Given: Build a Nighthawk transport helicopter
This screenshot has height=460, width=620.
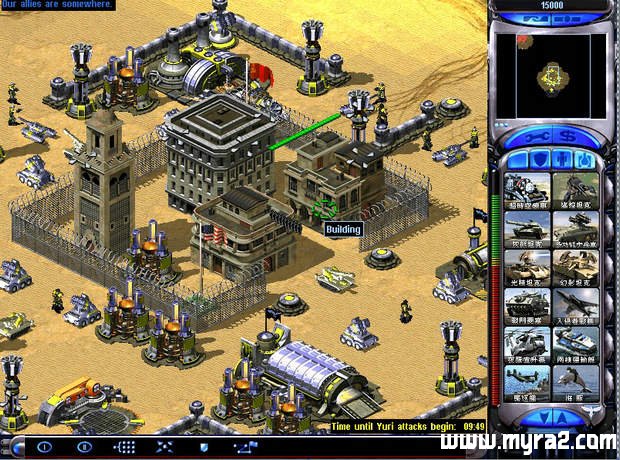Looking at the screenshot, I should 526,342.
